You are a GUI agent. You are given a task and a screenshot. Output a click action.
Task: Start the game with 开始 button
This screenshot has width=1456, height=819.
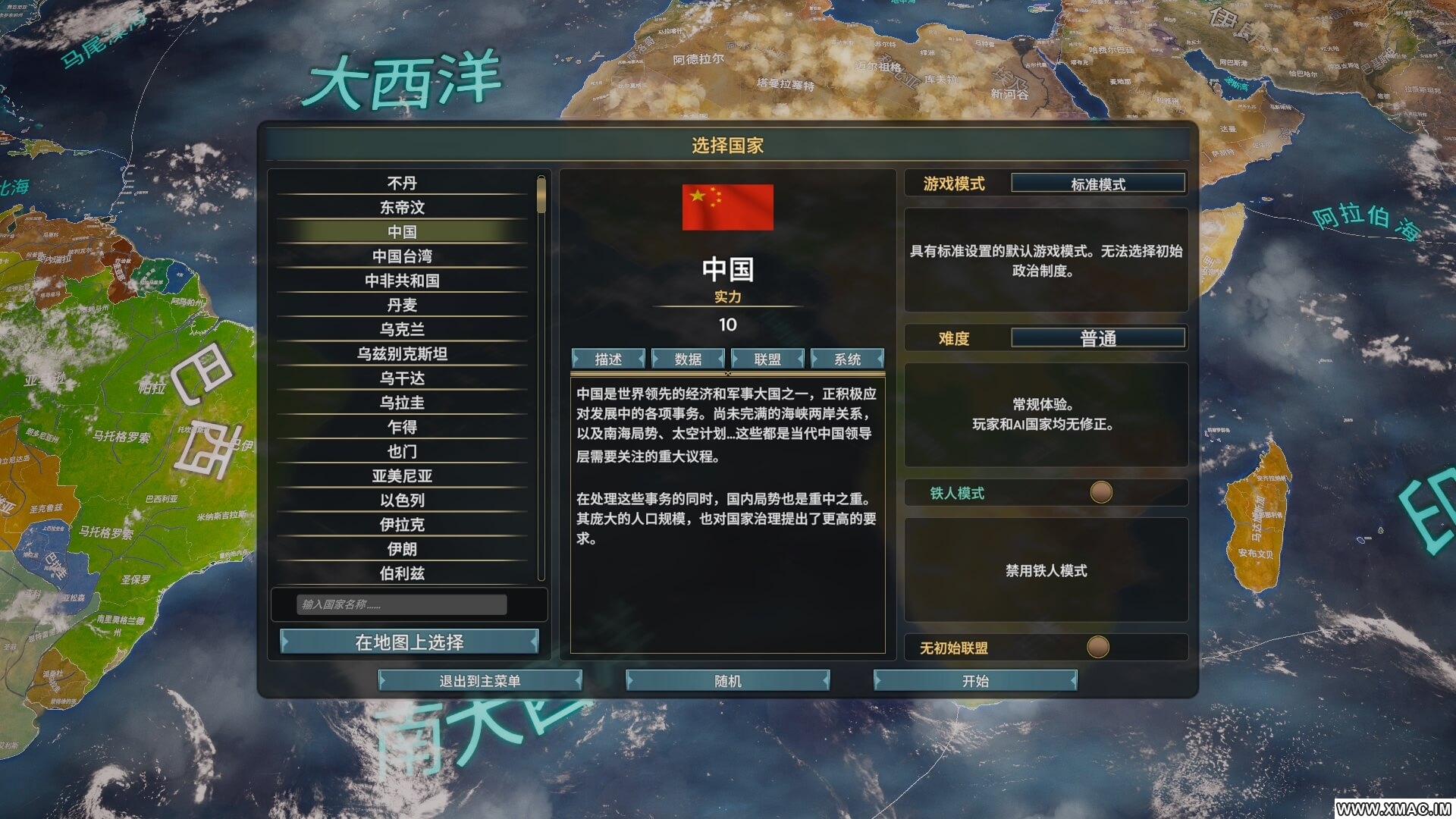coord(975,681)
